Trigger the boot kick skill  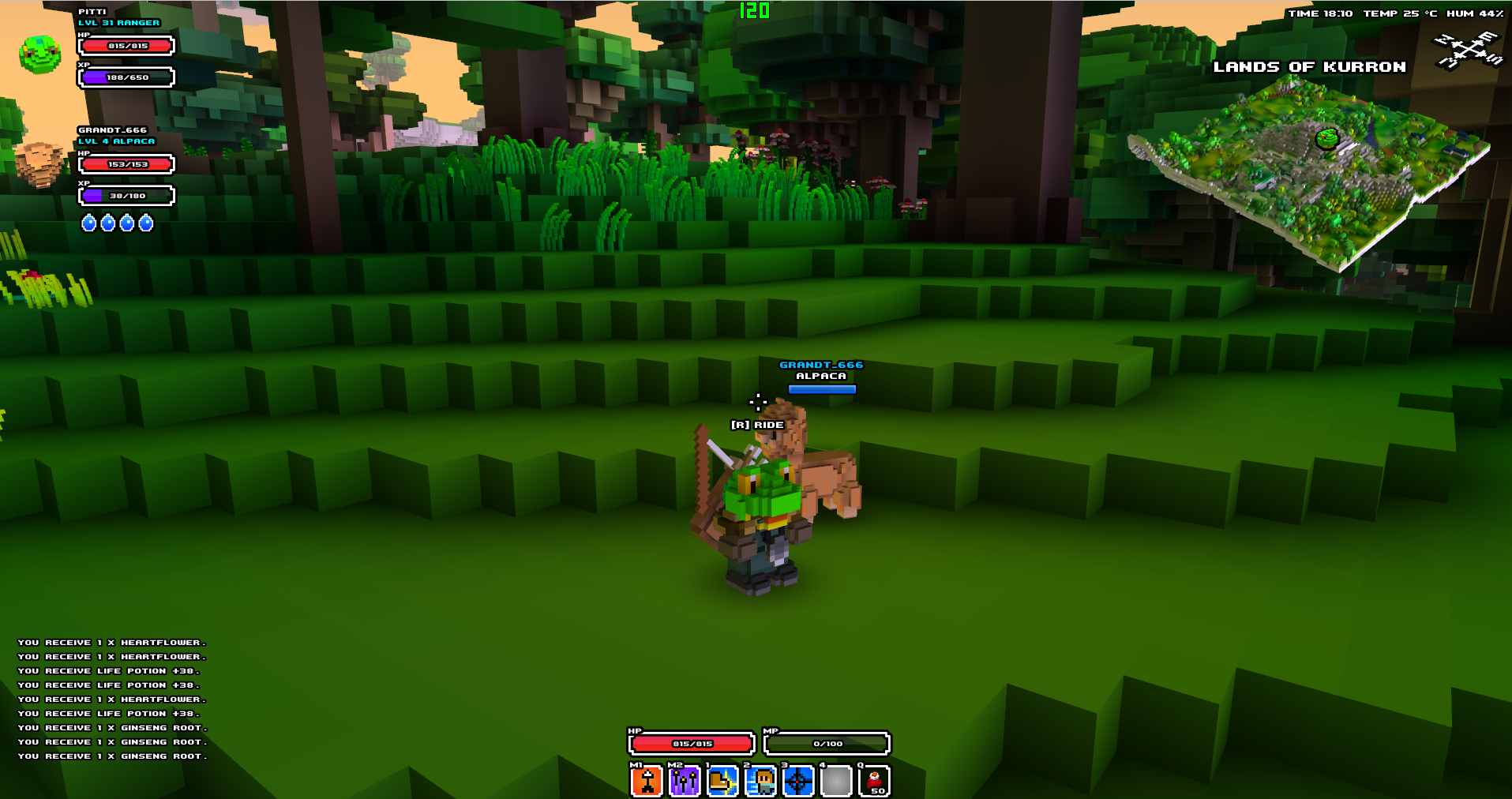pyautogui.click(x=722, y=782)
